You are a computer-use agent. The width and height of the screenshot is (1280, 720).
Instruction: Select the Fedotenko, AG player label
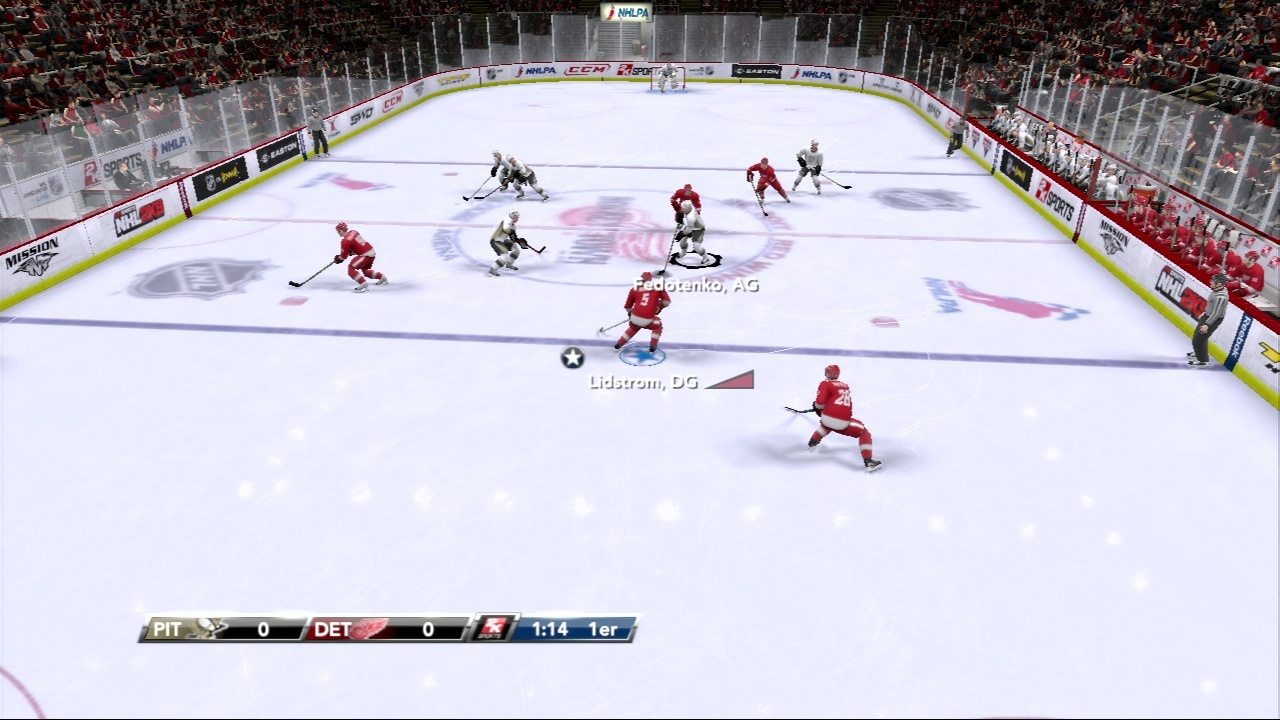coord(696,285)
